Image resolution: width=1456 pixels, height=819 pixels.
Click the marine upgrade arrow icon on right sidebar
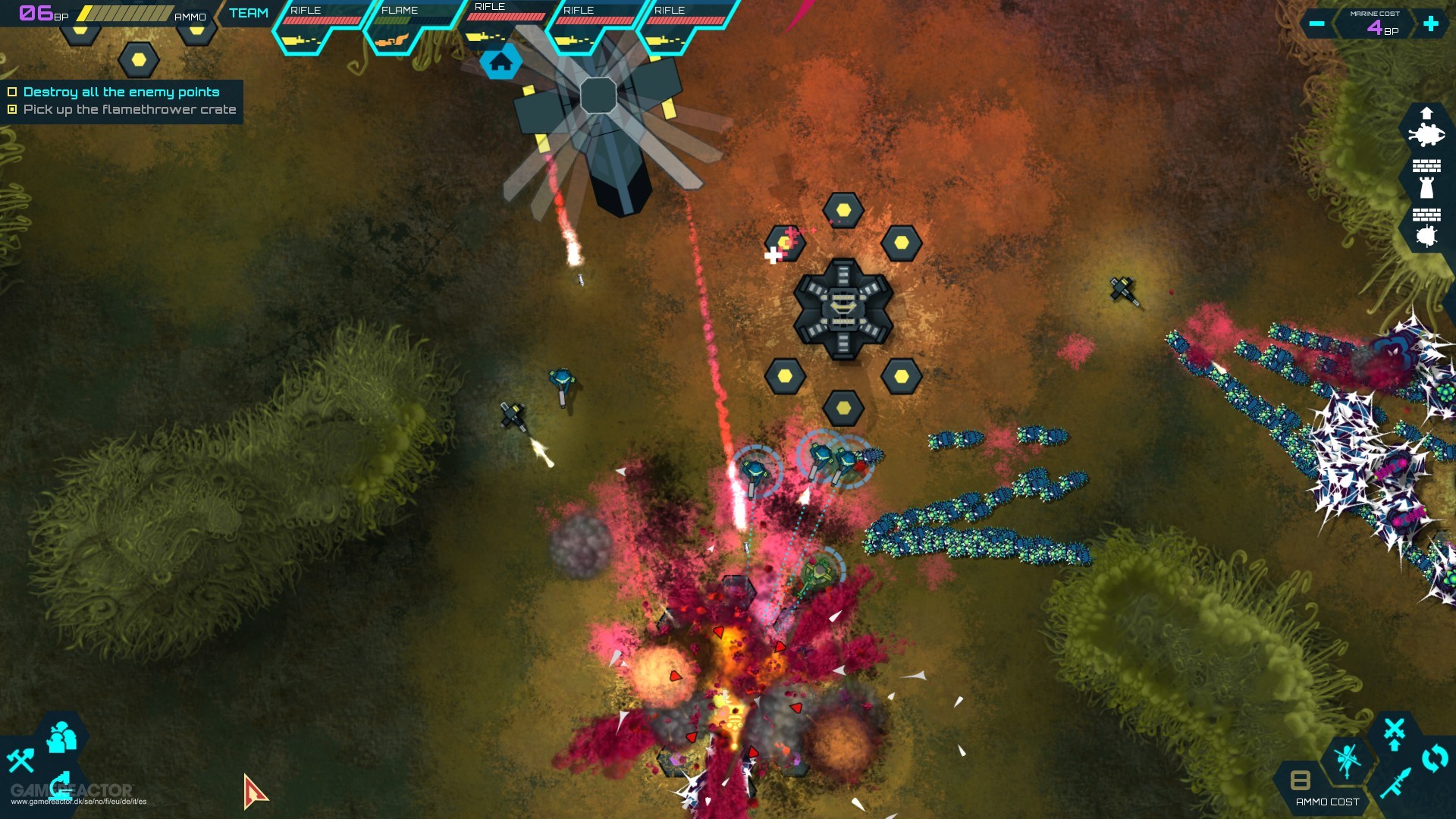tap(1427, 113)
